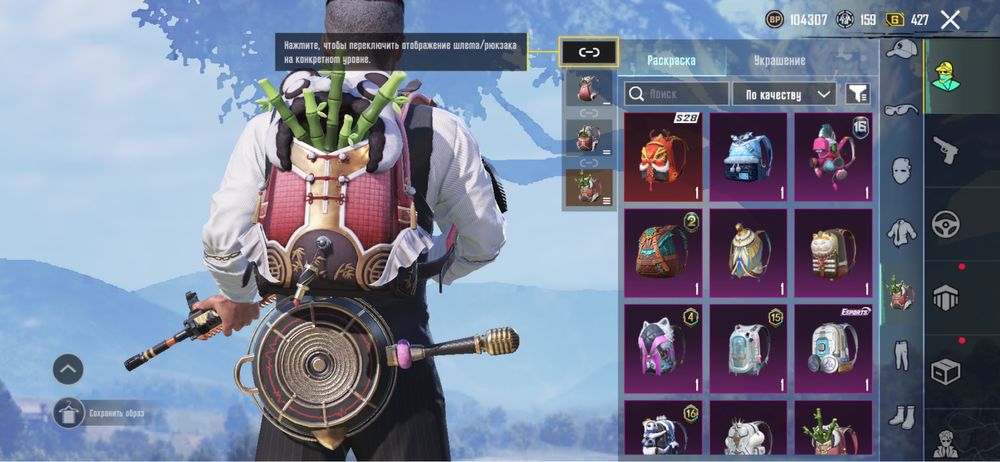1000x462 pixels.
Task: Open the steering wheel vehicle category
Action: (x=945, y=224)
